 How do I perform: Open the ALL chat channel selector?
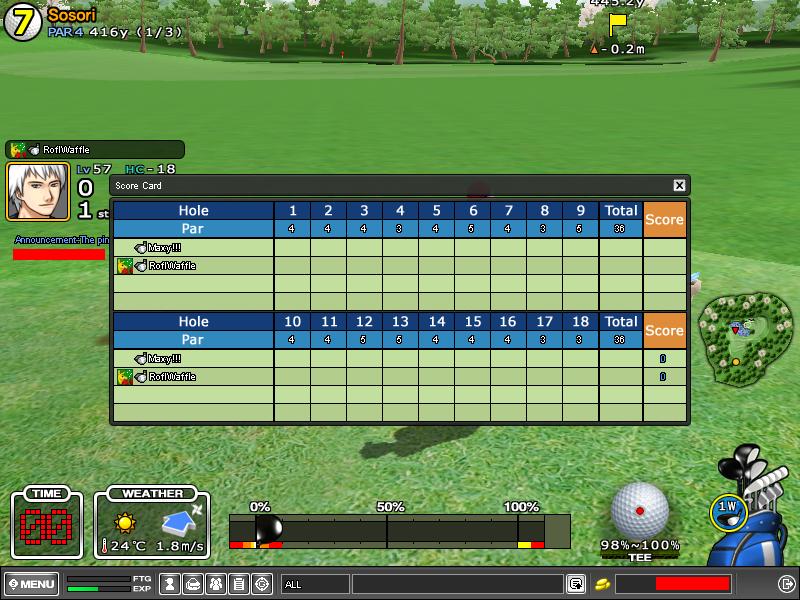[314, 584]
